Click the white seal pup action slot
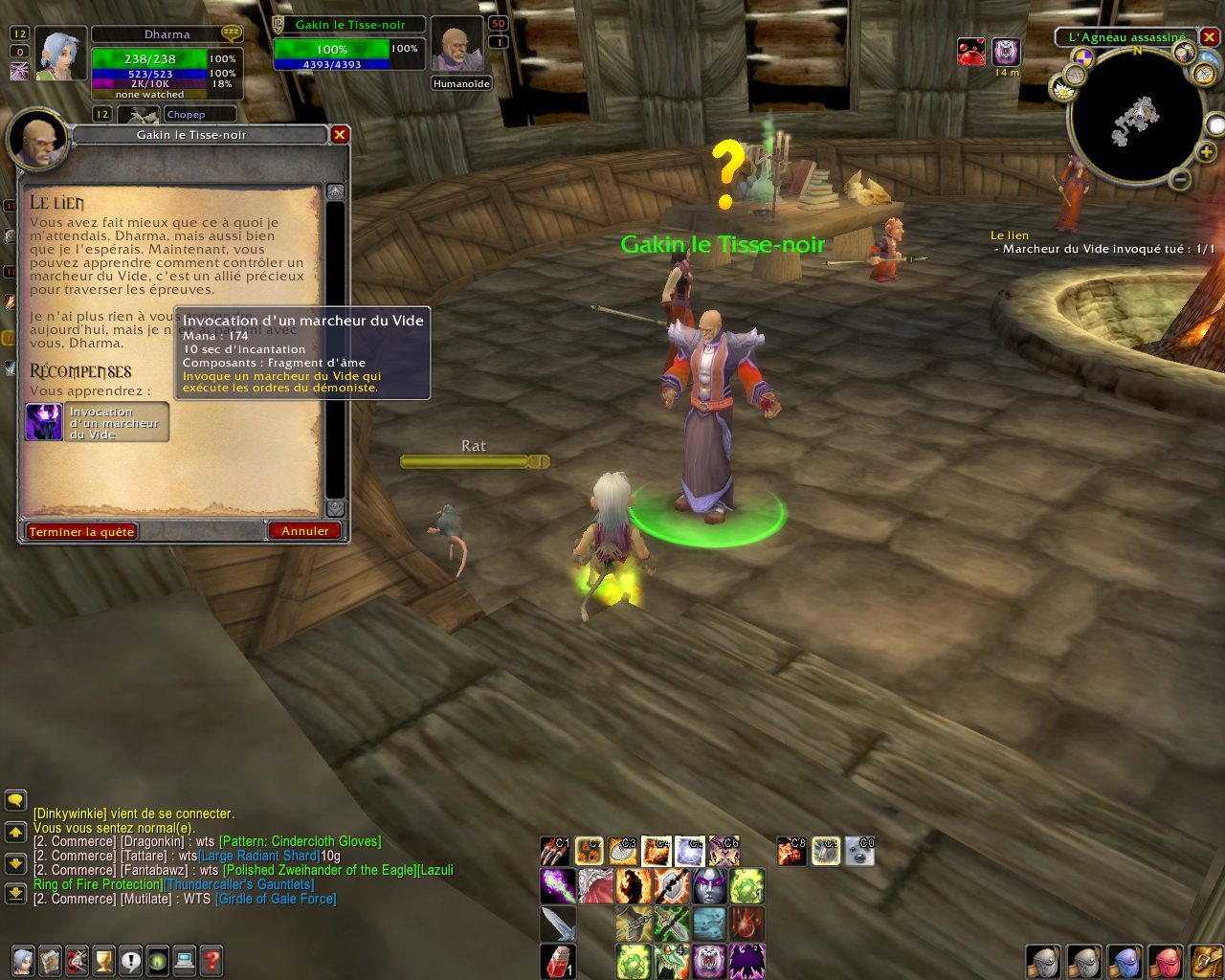This screenshot has height=980, width=1225. [859, 851]
